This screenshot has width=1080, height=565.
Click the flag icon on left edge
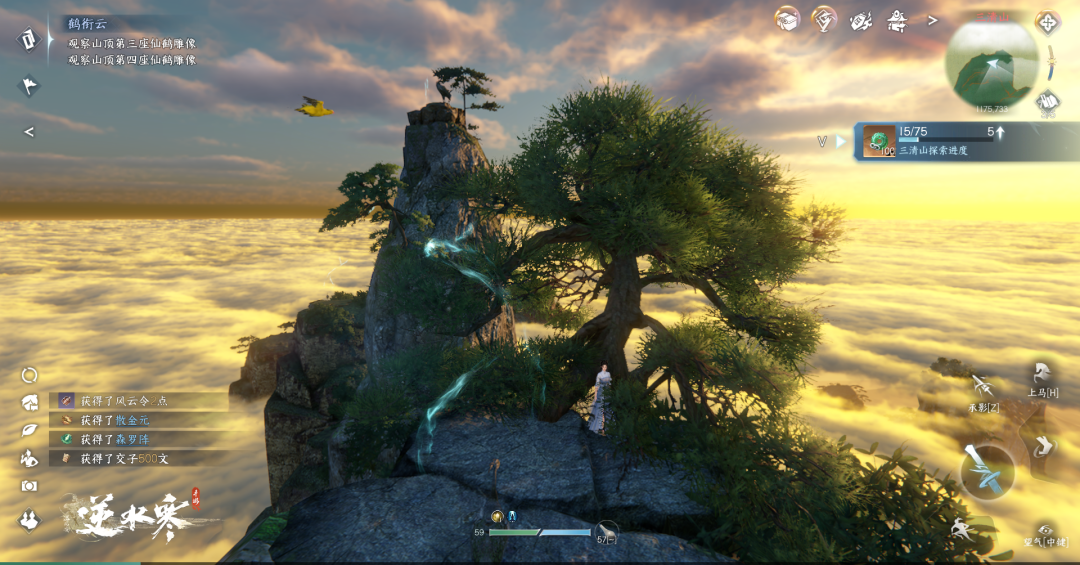pos(29,85)
